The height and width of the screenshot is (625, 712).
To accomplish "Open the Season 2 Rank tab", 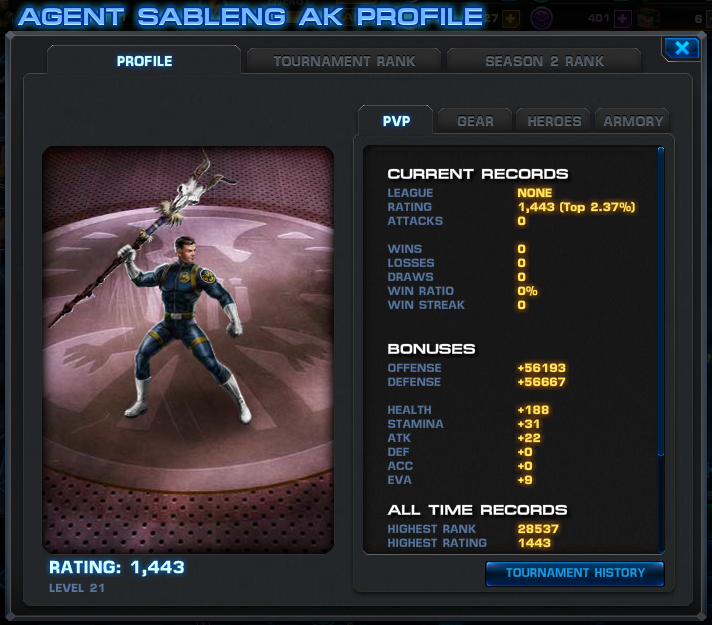I will point(544,61).
